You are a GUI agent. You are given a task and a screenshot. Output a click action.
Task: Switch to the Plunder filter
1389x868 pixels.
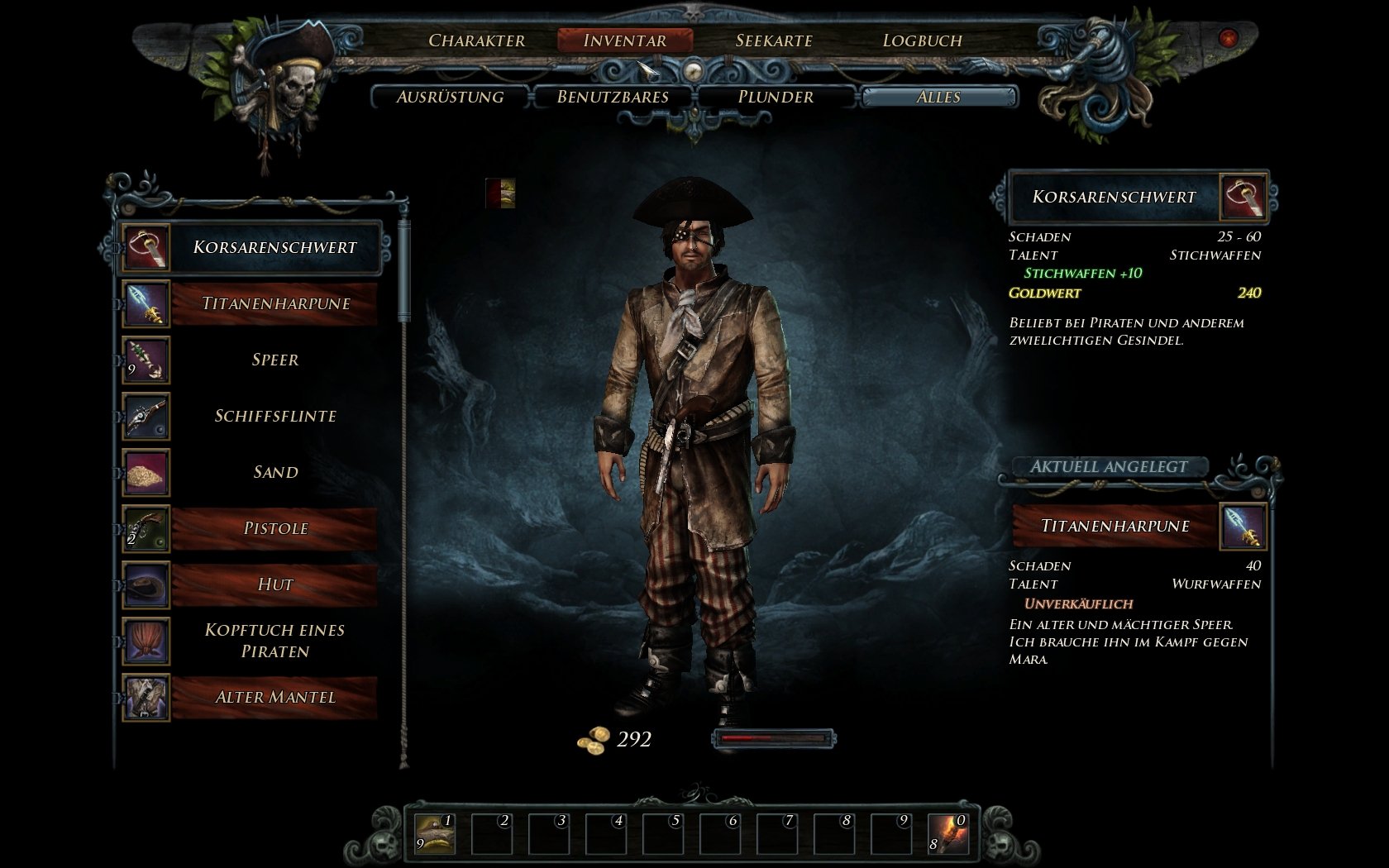pyautogui.click(x=776, y=98)
